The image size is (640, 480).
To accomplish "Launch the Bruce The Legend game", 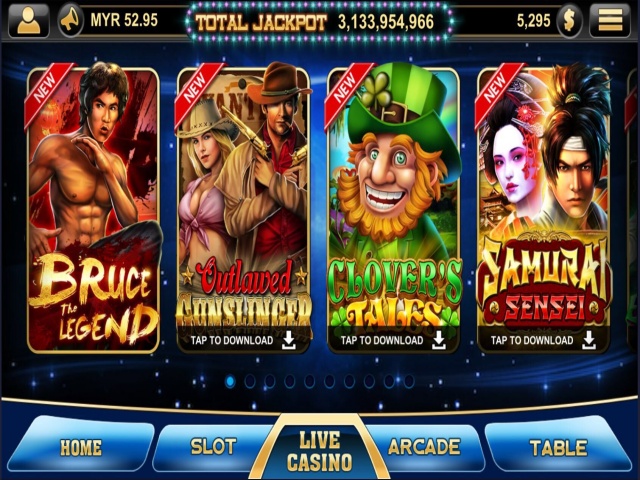I will pyautogui.click(x=93, y=210).
